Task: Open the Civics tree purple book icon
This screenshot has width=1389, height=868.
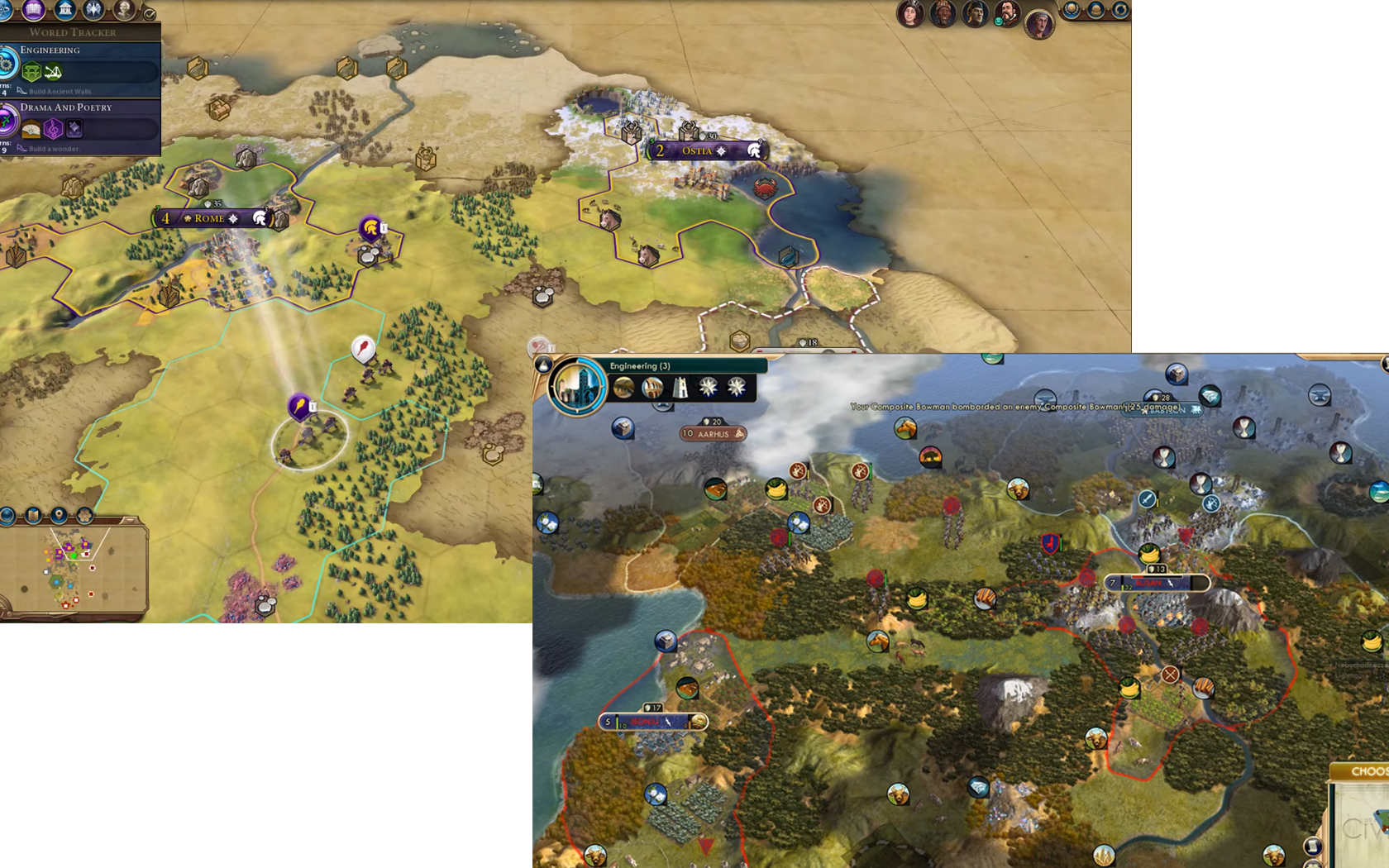Action: coord(34,9)
